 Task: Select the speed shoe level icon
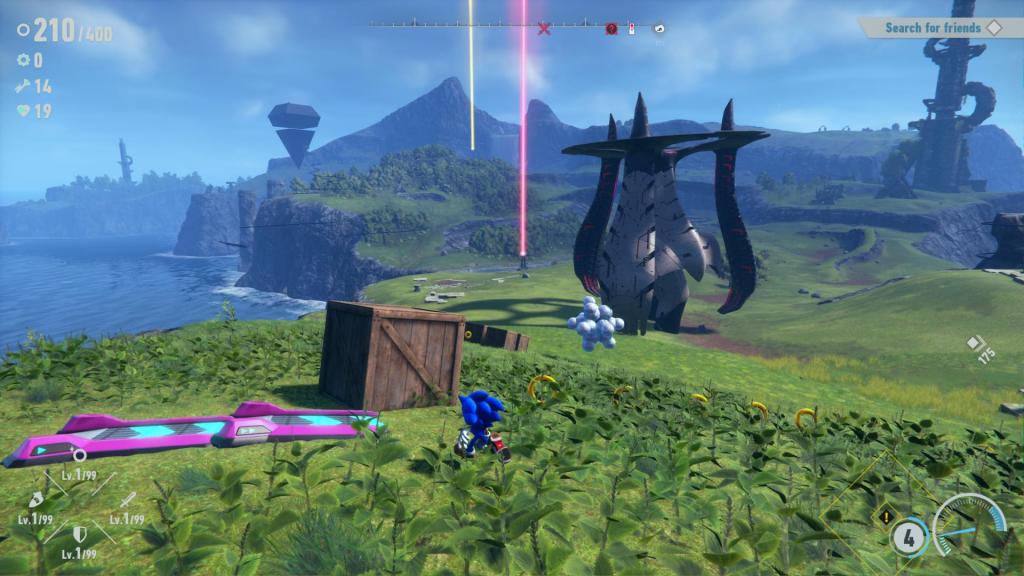click(35, 499)
